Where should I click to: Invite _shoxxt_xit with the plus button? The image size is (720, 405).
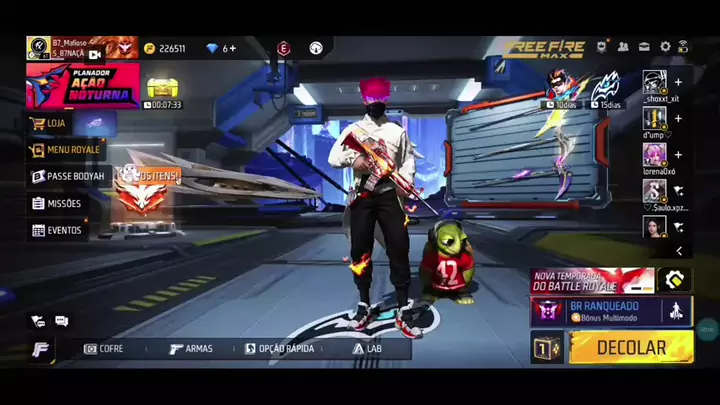click(678, 82)
